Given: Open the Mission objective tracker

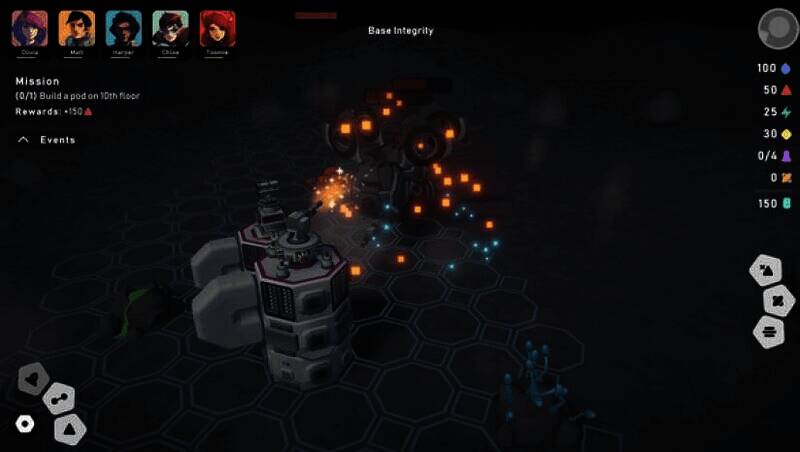Looking at the screenshot, I should point(38,81).
